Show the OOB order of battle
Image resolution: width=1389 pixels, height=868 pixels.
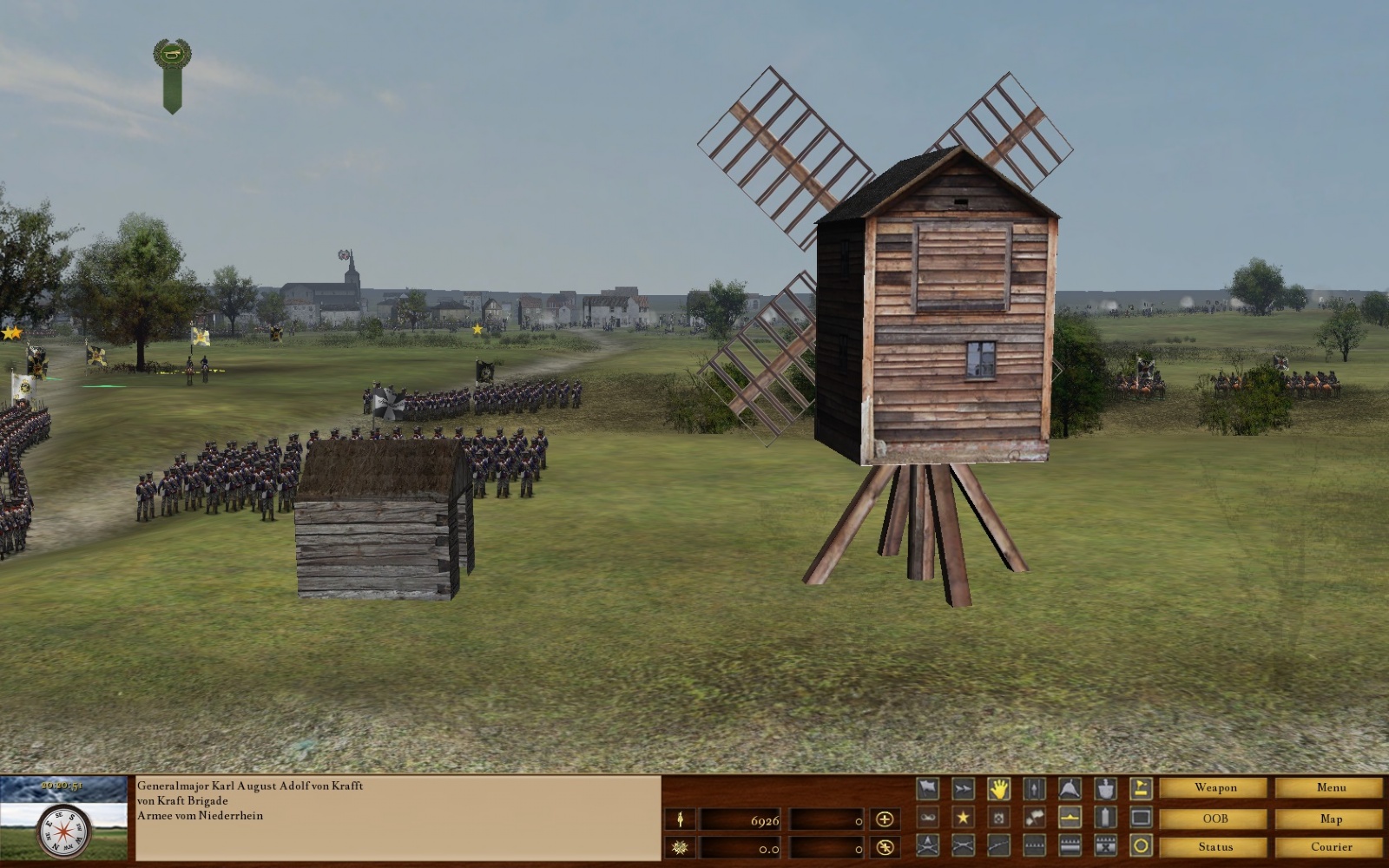(x=1215, y=819)
